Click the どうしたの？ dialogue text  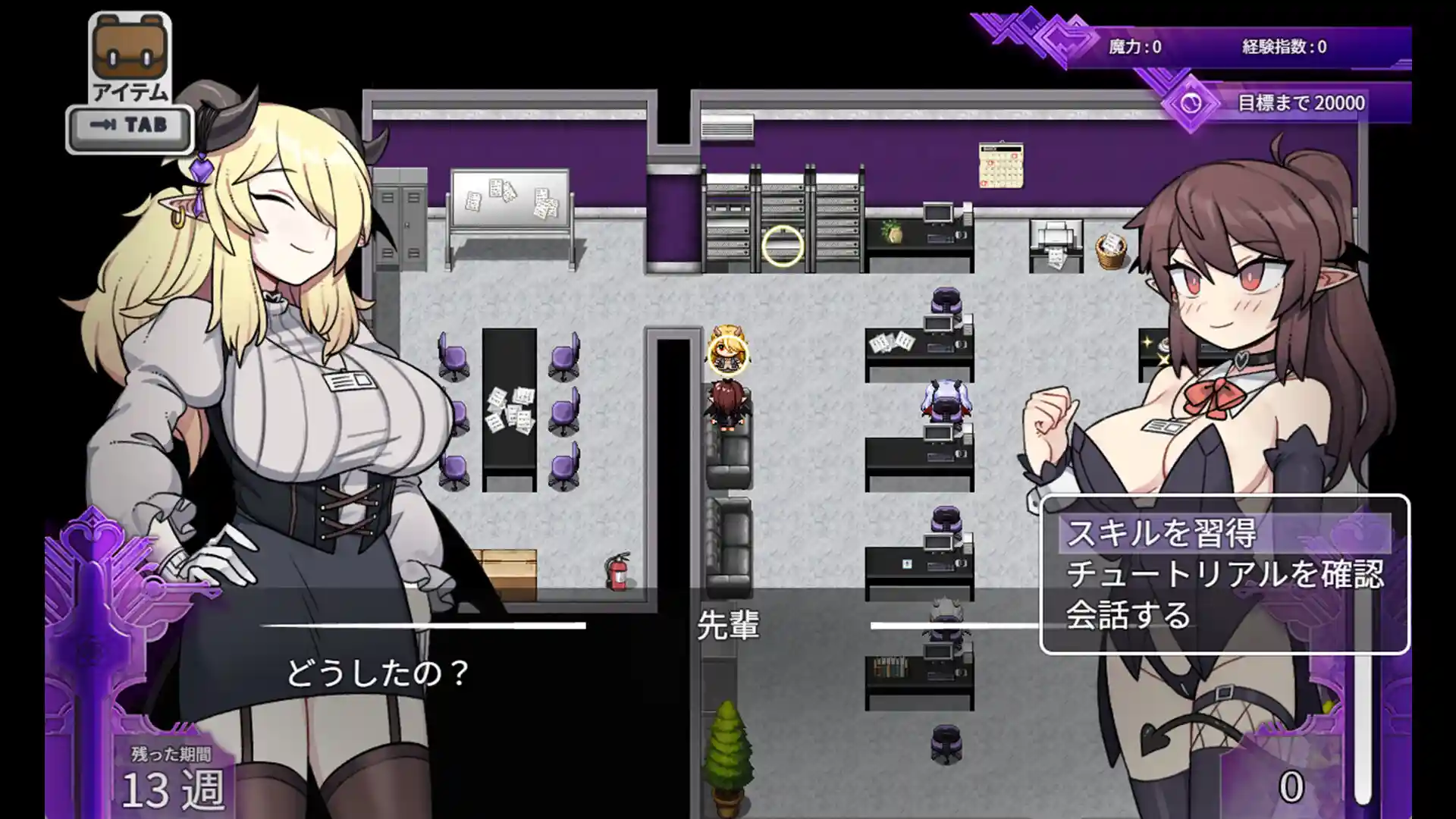point(377,671)
